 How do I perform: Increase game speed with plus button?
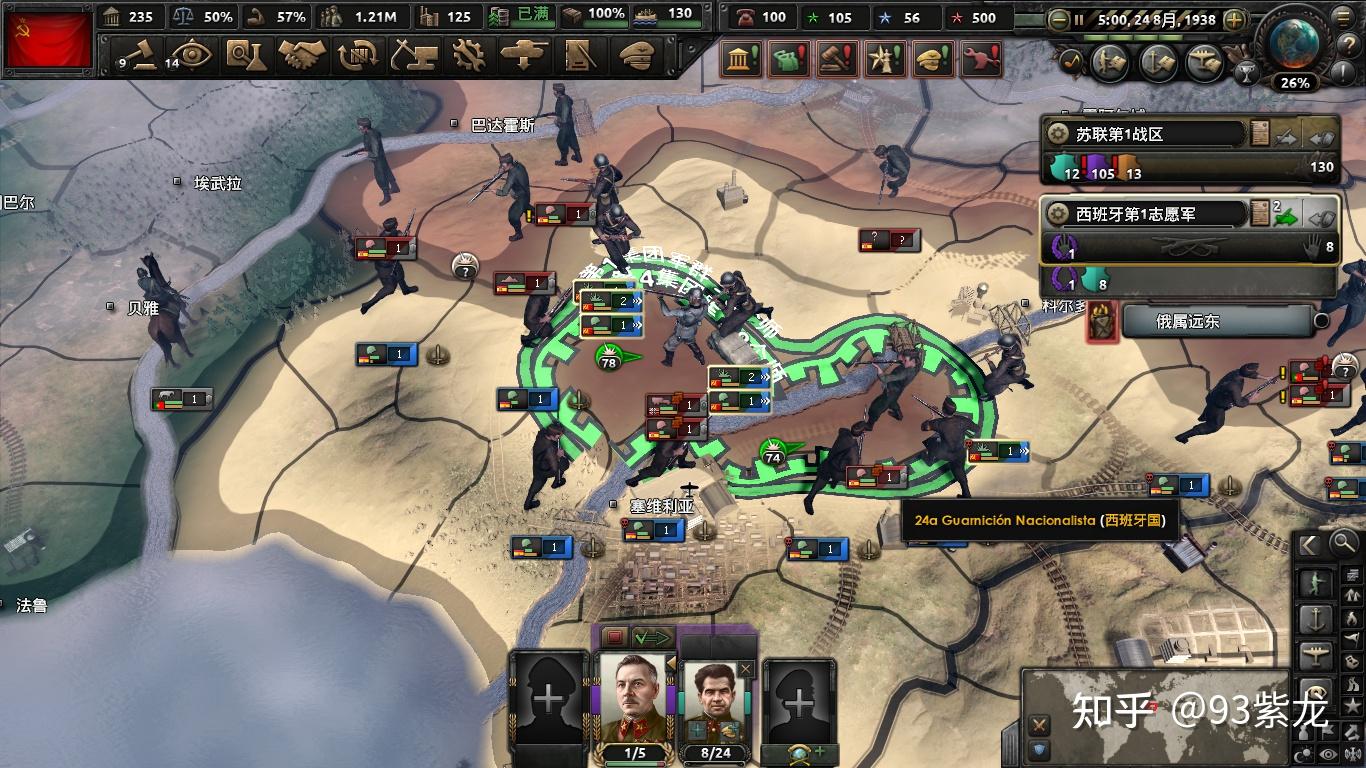pyautogui.click(x=1235, y=19)
